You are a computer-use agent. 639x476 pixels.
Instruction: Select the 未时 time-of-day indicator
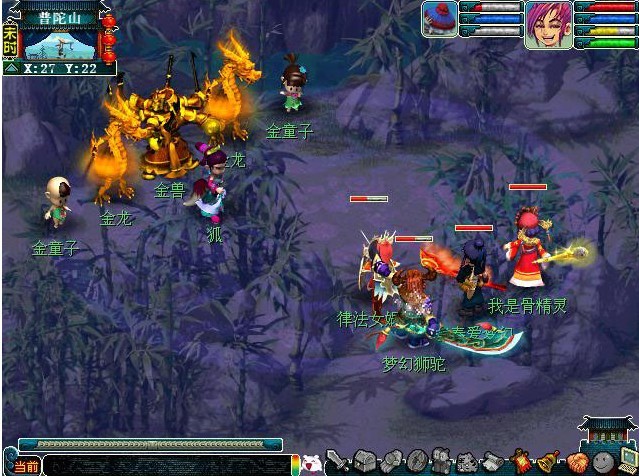[x=10, y=40]
